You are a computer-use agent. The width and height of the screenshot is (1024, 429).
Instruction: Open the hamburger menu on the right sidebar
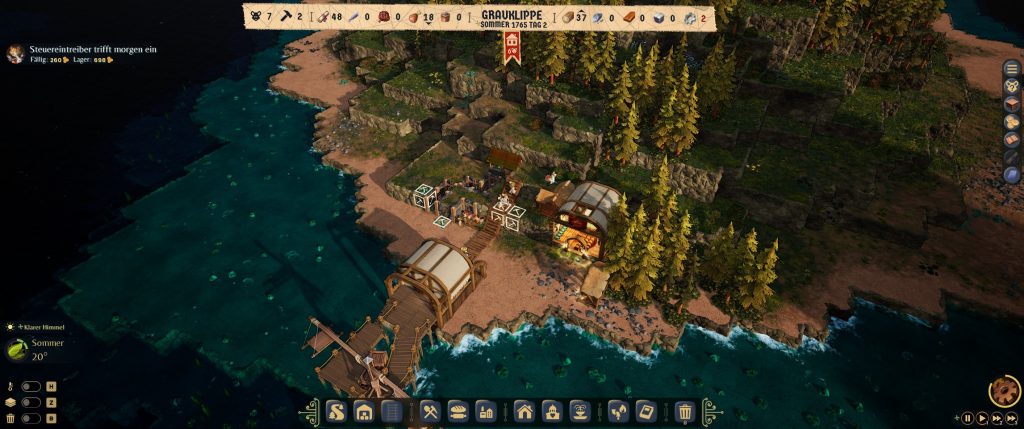pos(1013,67)
